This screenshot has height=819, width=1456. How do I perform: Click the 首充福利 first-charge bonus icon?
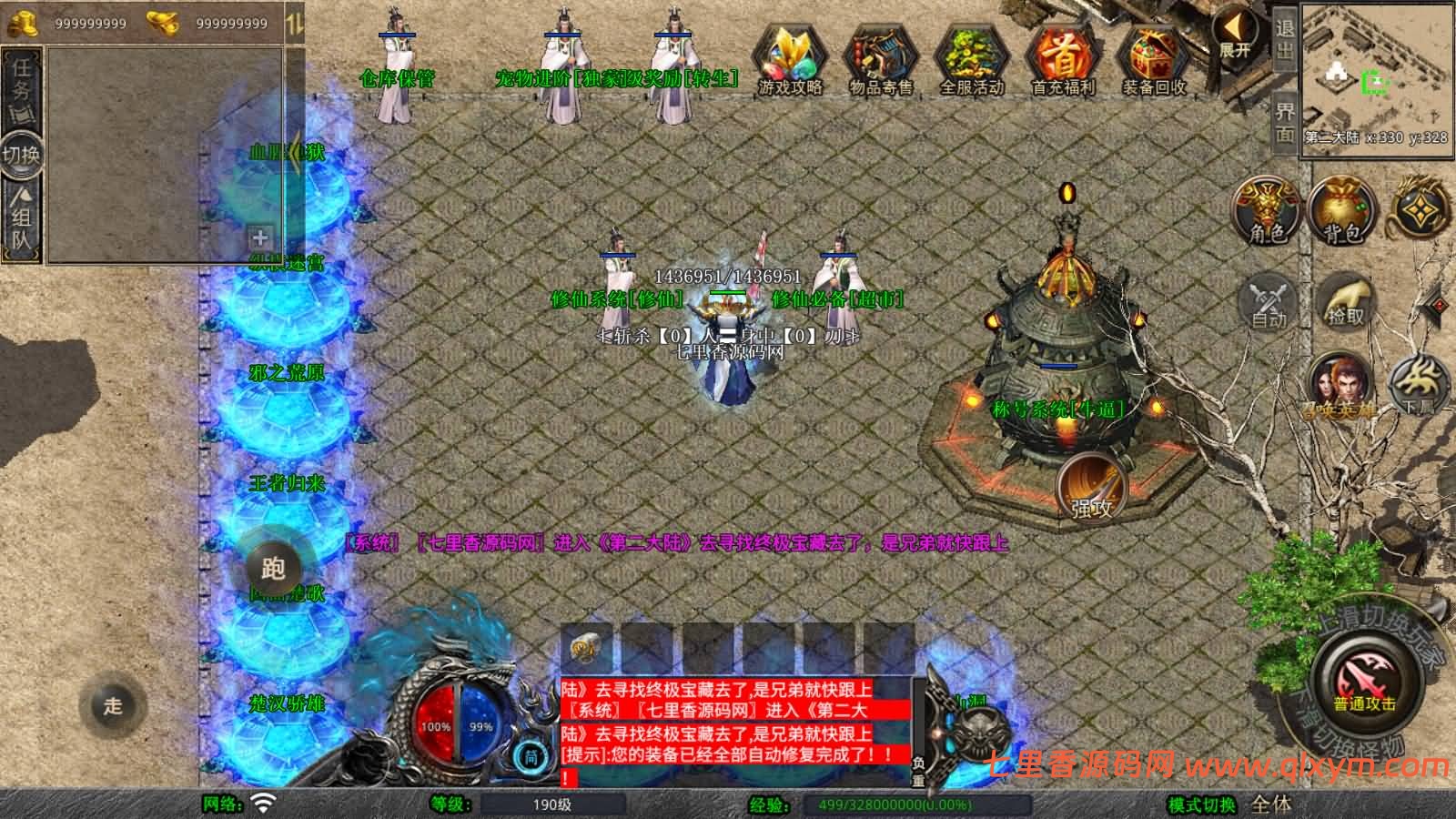pyautogui.click(x=1063, y=55)
